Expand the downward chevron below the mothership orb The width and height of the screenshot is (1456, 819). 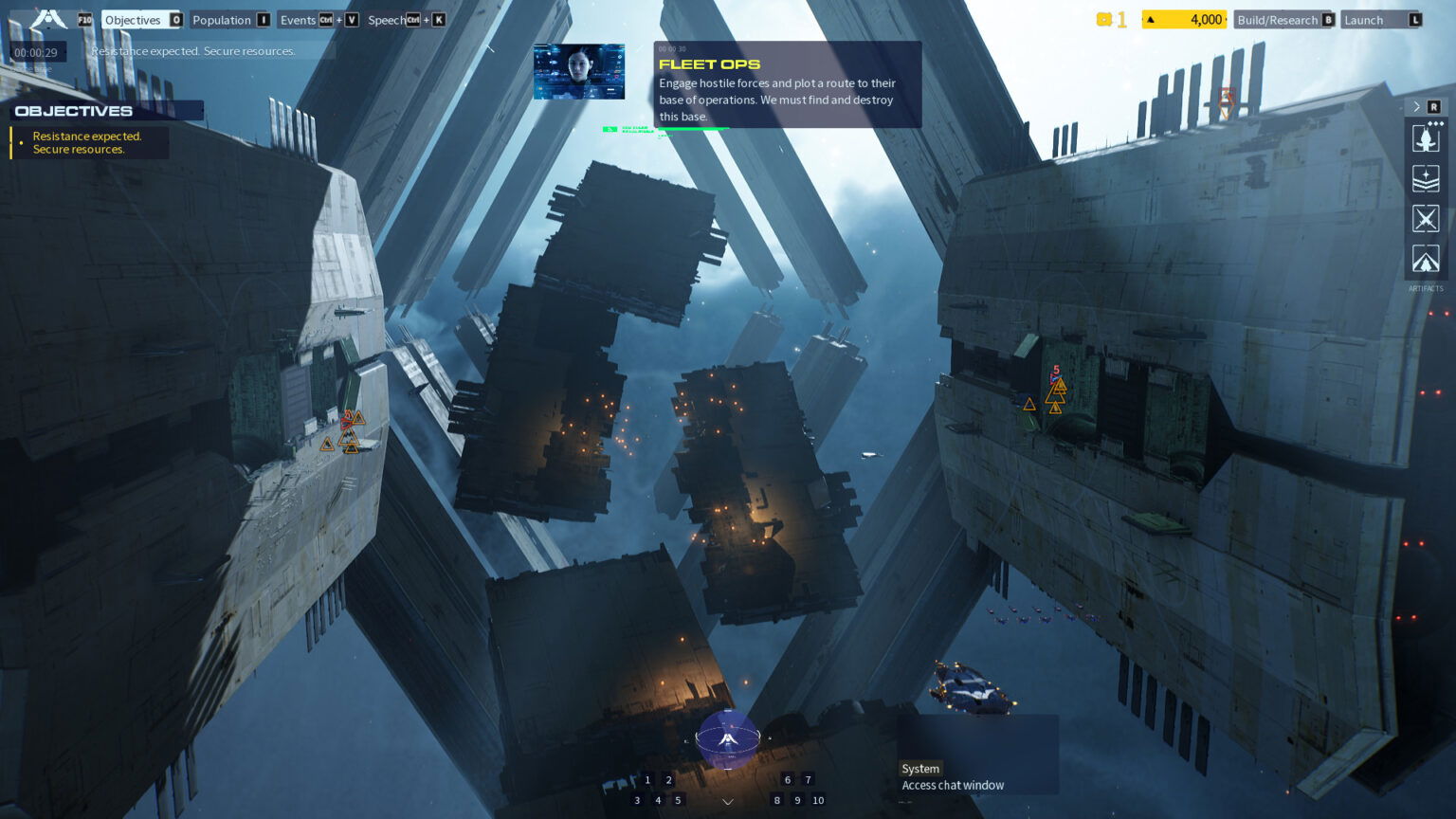tap(727, 801)
